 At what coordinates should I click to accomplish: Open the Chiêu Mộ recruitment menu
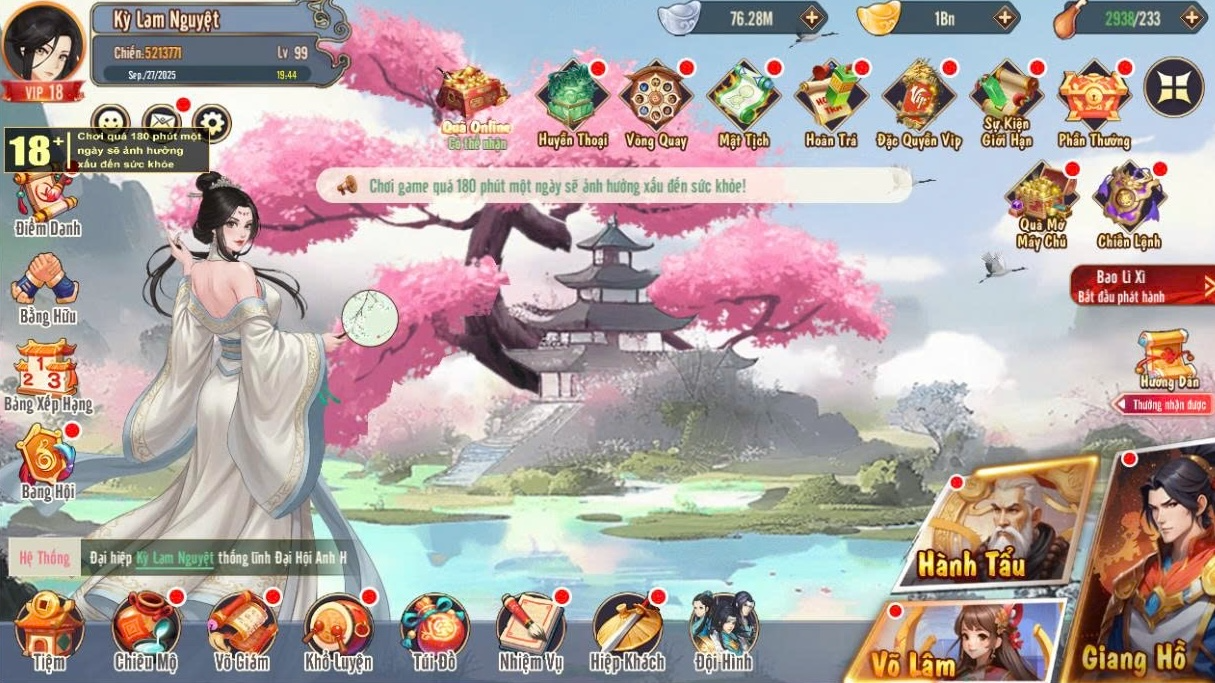click(146, 627)
